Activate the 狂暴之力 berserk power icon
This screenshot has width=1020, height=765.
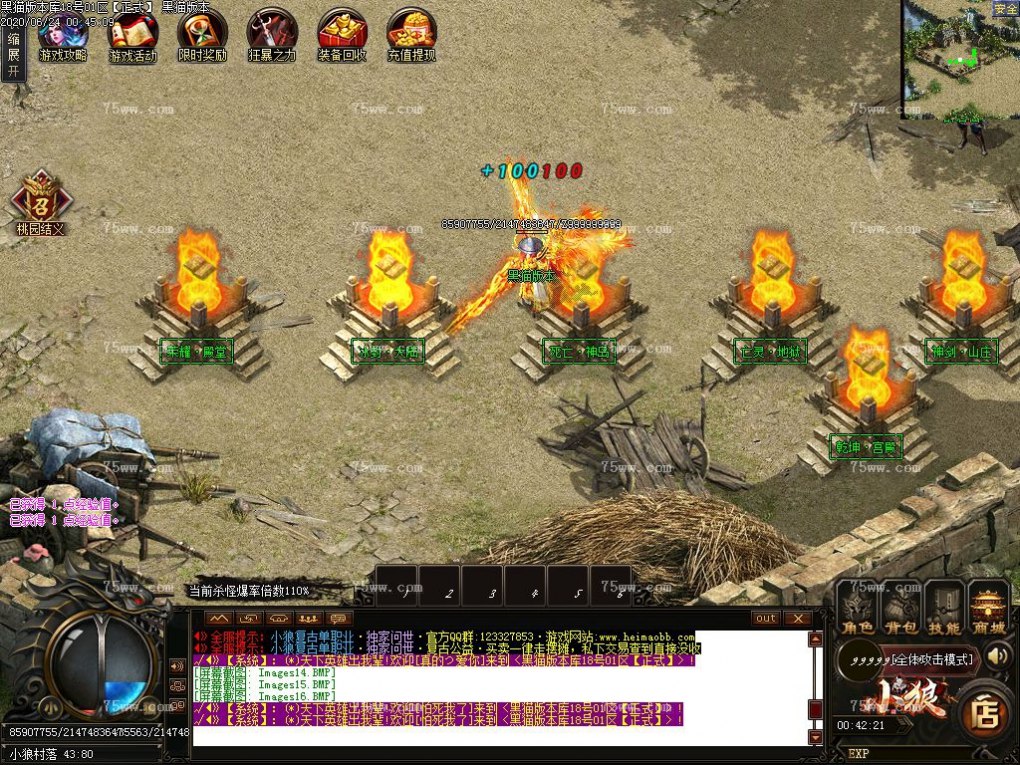coord(272,35)
